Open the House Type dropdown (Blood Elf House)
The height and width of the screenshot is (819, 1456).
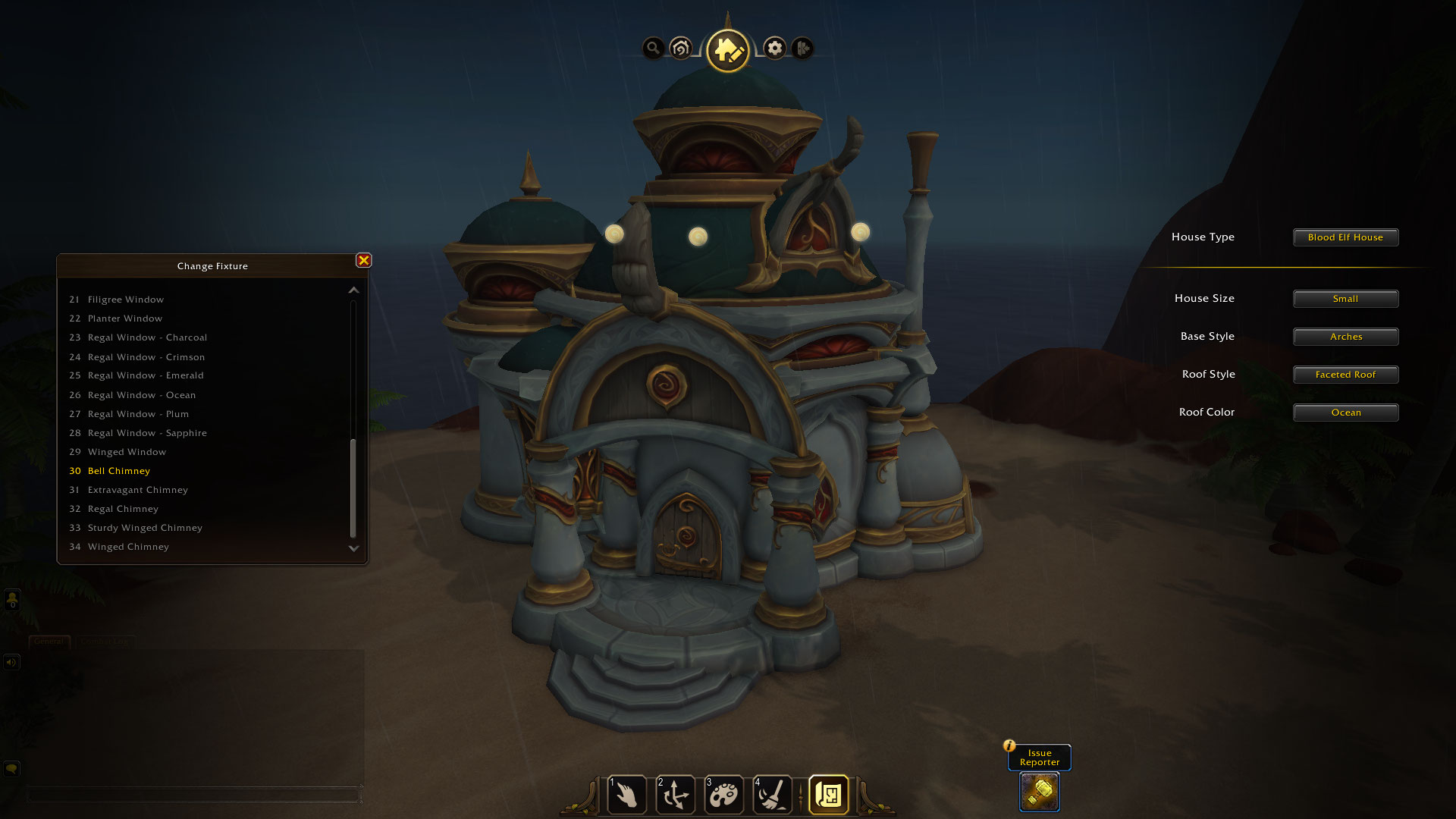pyautogui.click(x=1345, y=237)
